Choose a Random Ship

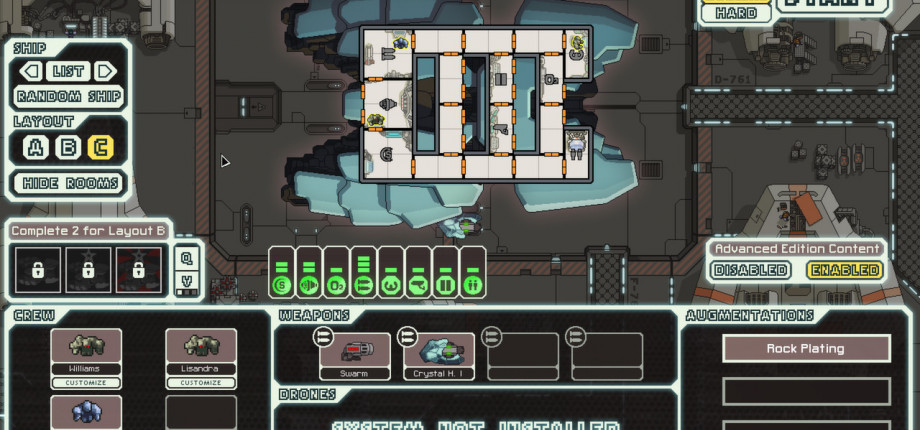(69, 97)
